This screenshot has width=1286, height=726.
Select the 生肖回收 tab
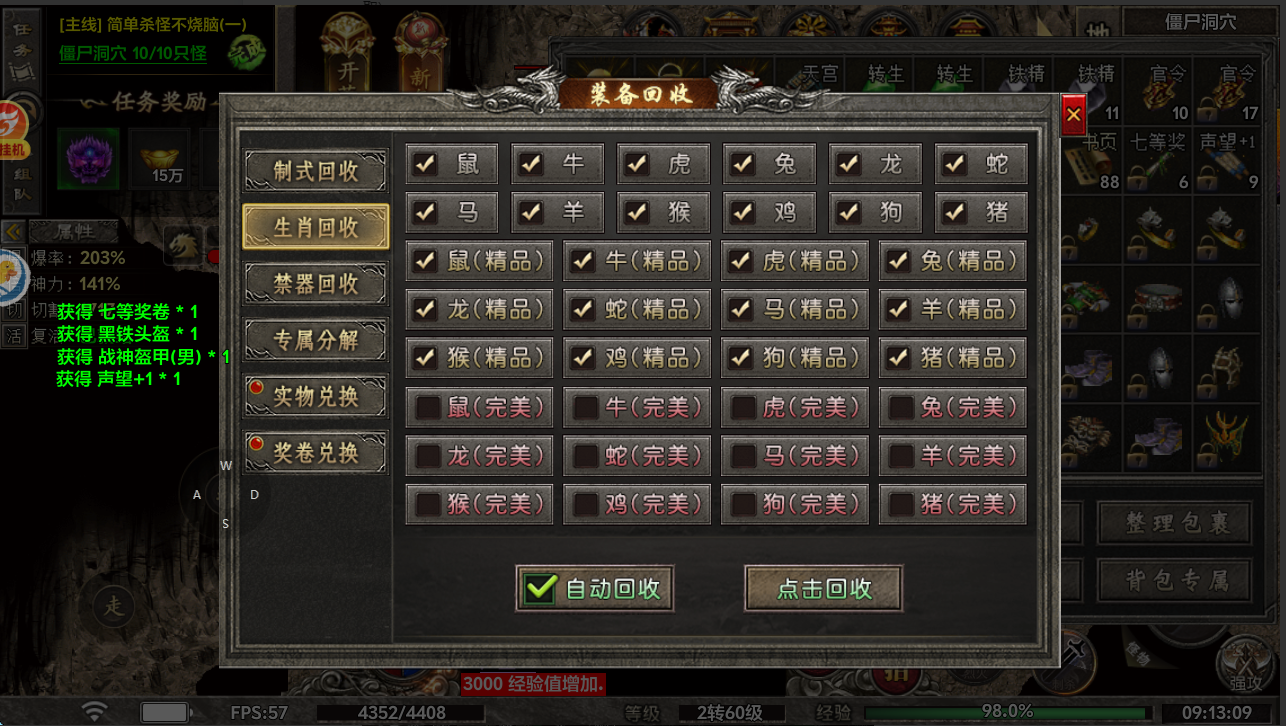click(x=315, y=227)
